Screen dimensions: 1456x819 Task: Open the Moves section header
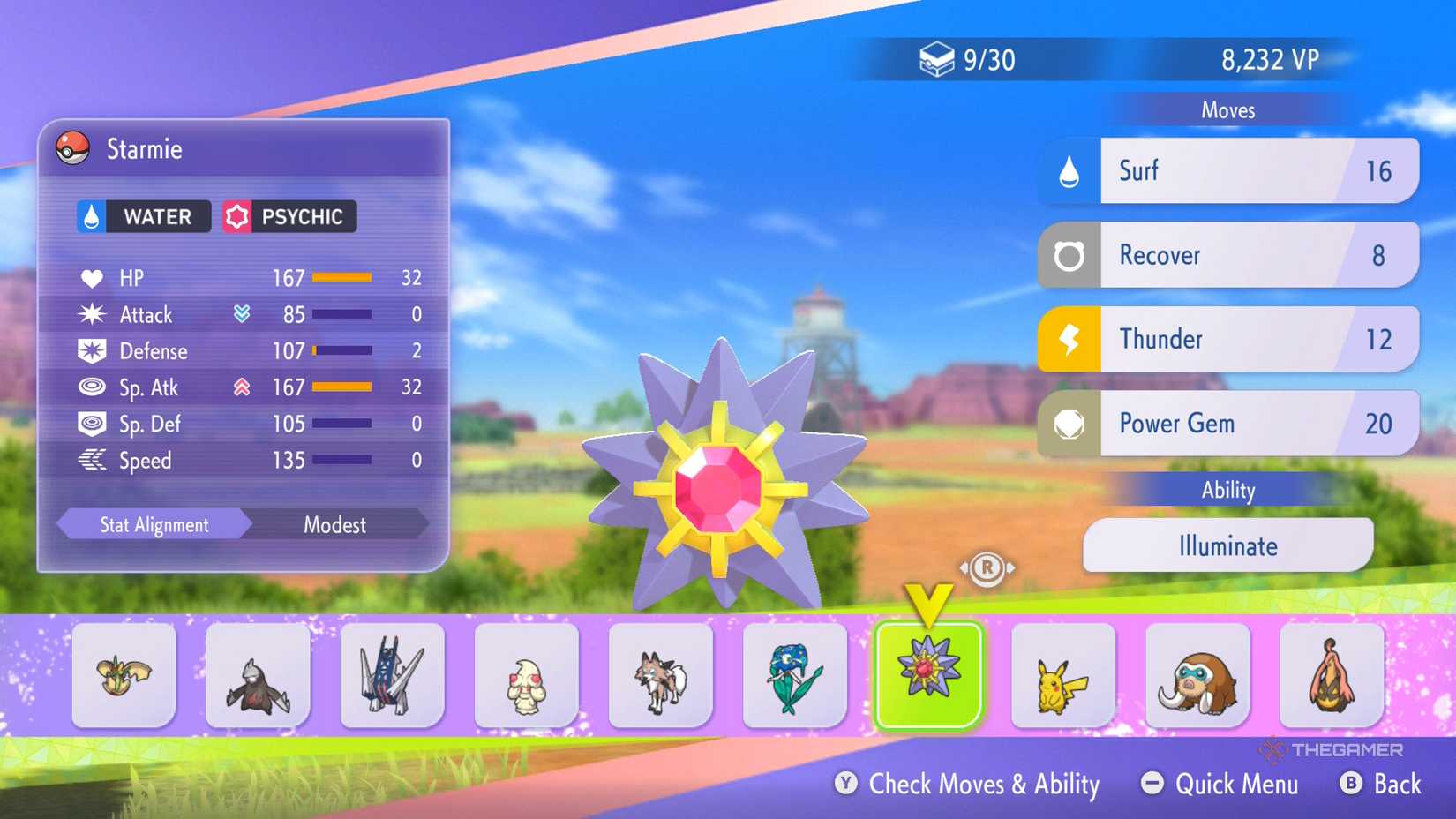pos(1228,109)
